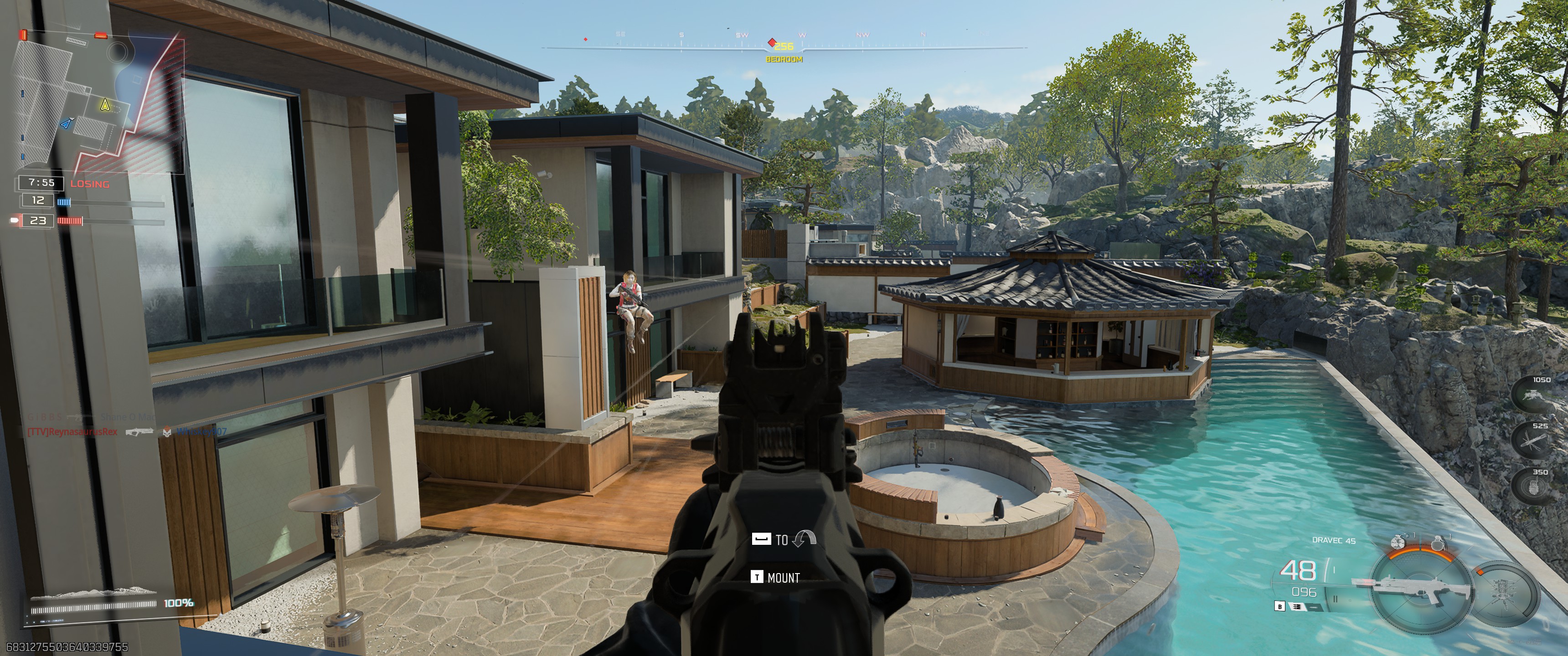This screenshot has width=1568, height=656.
Task: Click the skull icon in the killfeed
Action: (x=167, y=434)
